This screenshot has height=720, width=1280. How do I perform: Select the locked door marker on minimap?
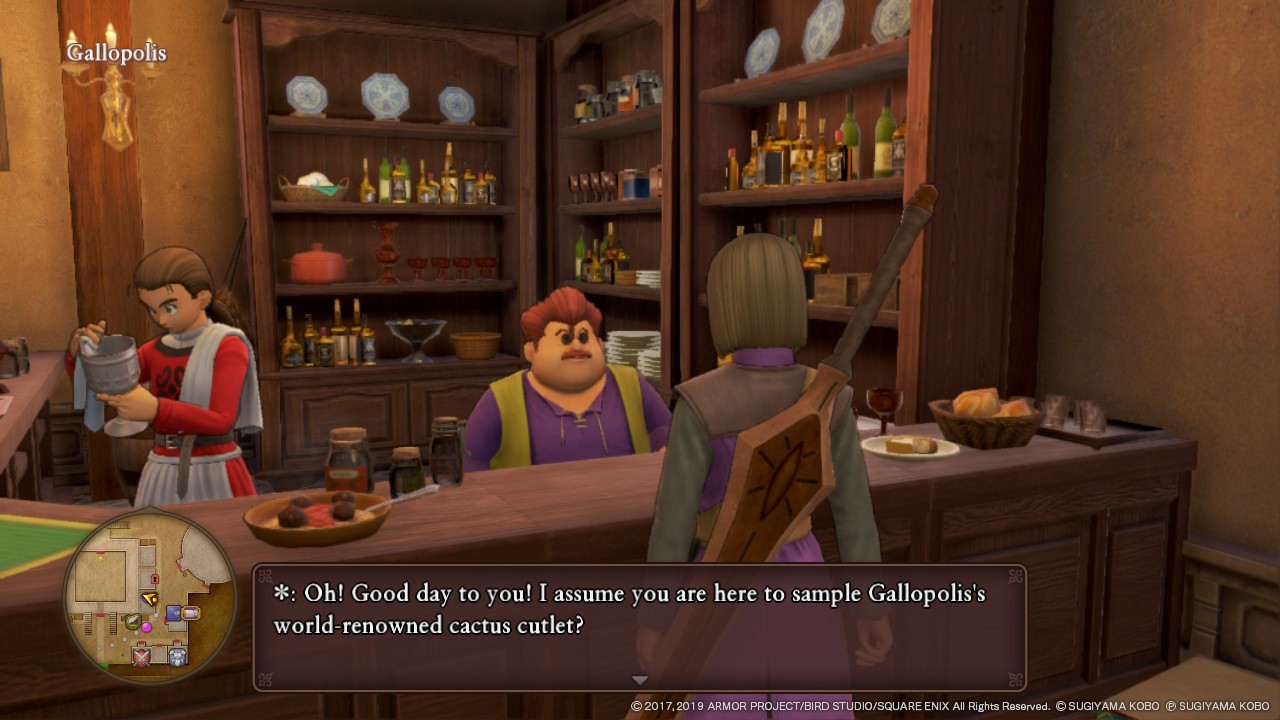point(154,578)
